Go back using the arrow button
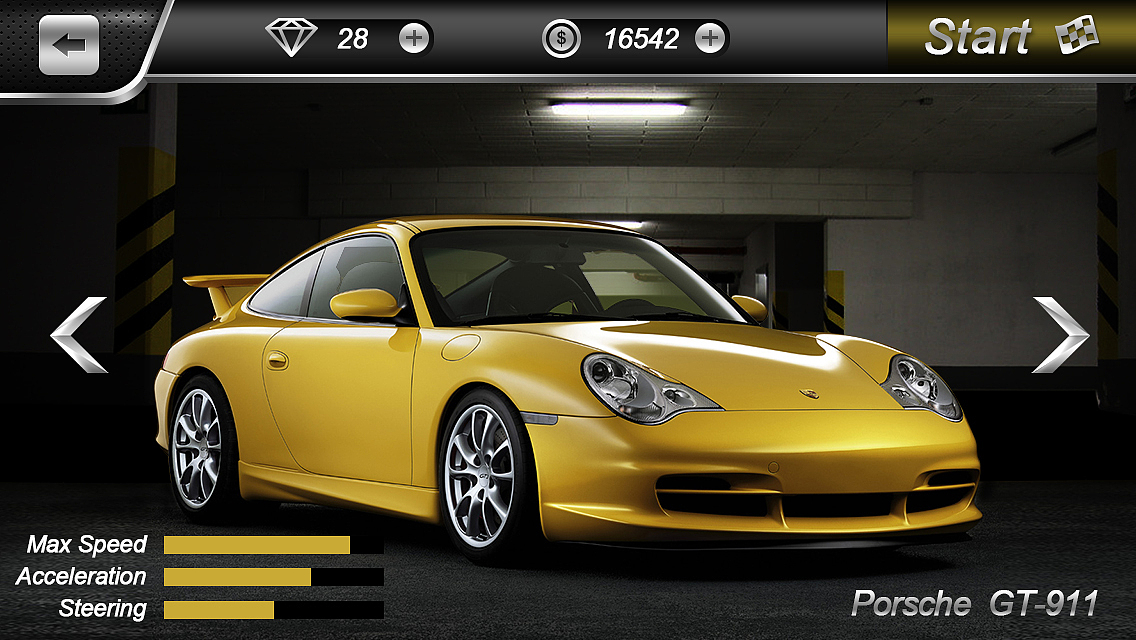Image resolution: width=1136 pixels, height=640 pixels. pos(69,45)
